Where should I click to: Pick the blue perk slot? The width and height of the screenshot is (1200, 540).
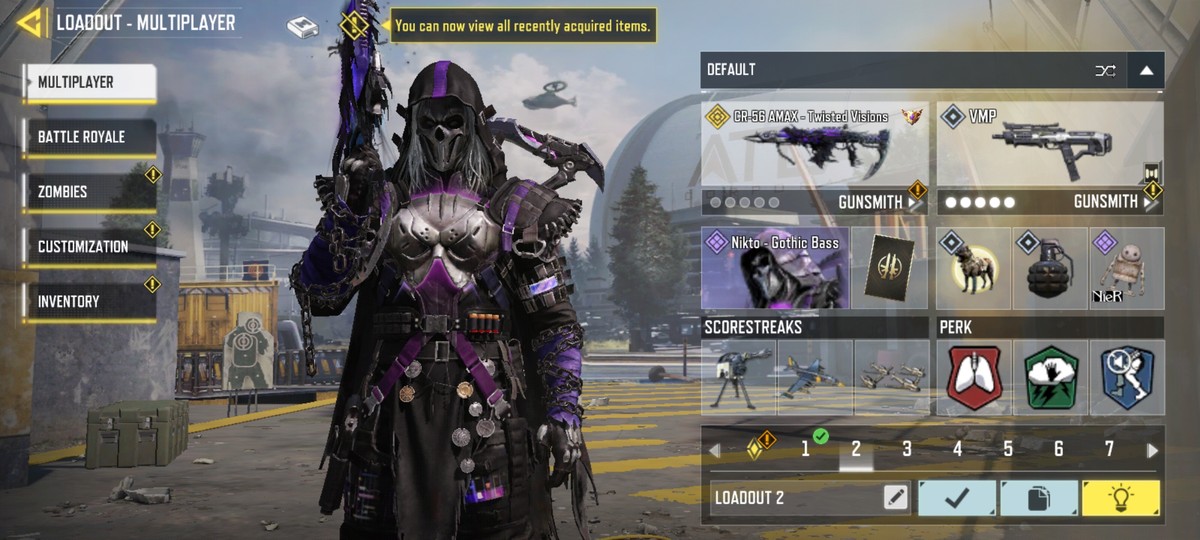point(1127,377)
